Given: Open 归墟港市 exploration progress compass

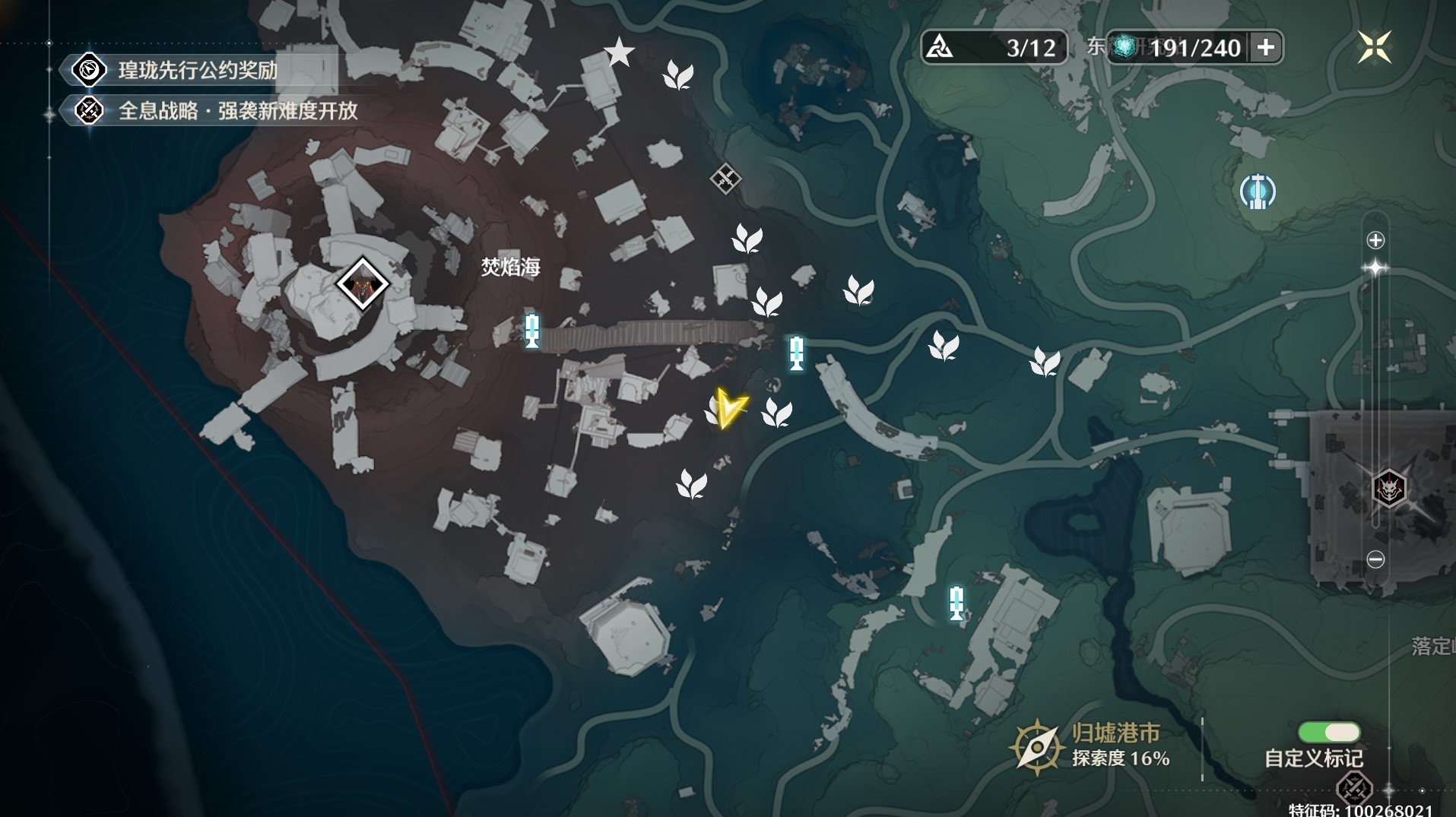Looking at the screenshot, I should (x=1036, y=747).
